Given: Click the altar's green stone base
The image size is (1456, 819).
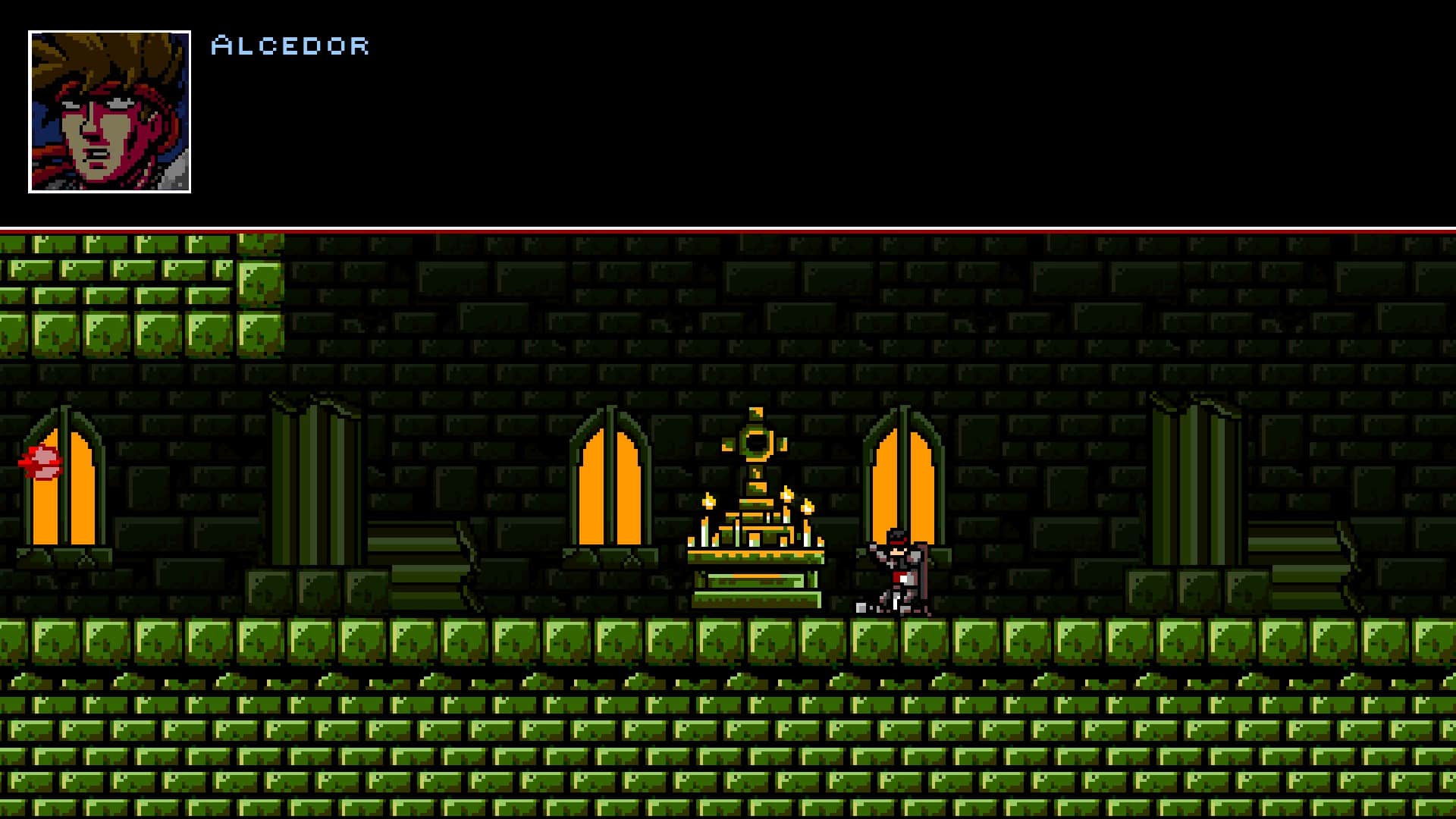Looking at the screenshot, I should click(756, 599).
